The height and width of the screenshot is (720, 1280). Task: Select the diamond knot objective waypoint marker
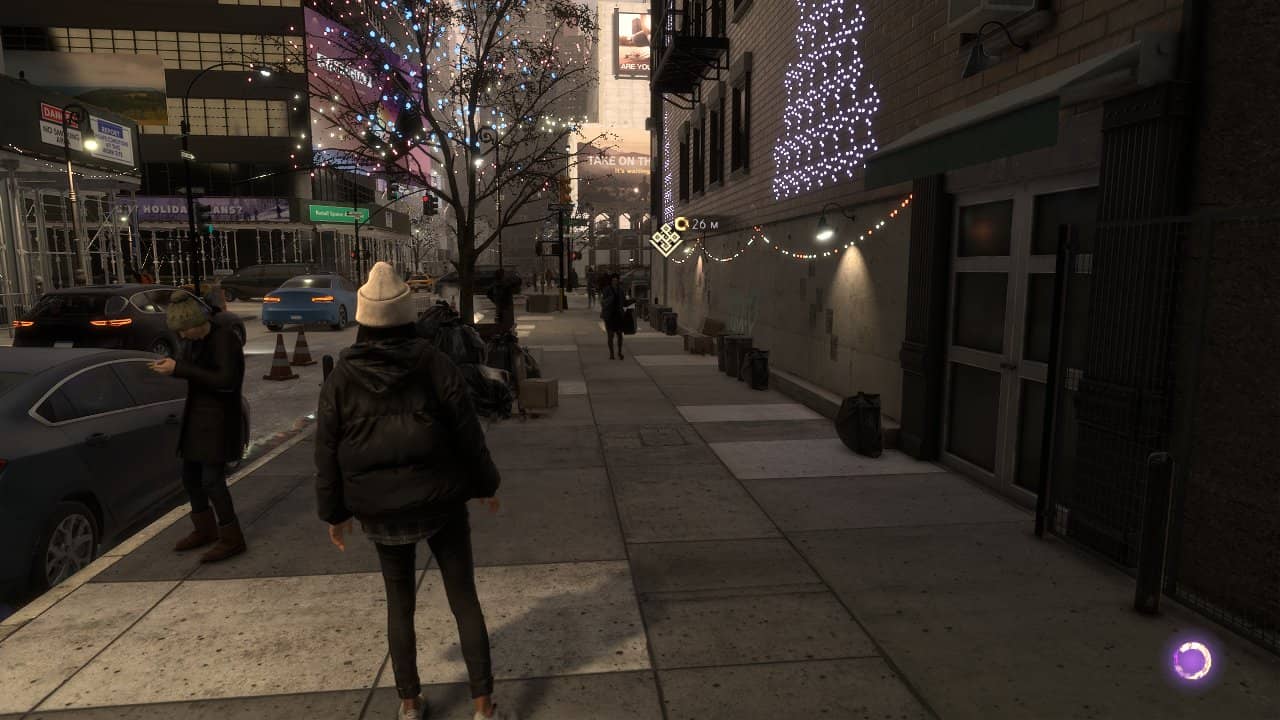[665, 239]
